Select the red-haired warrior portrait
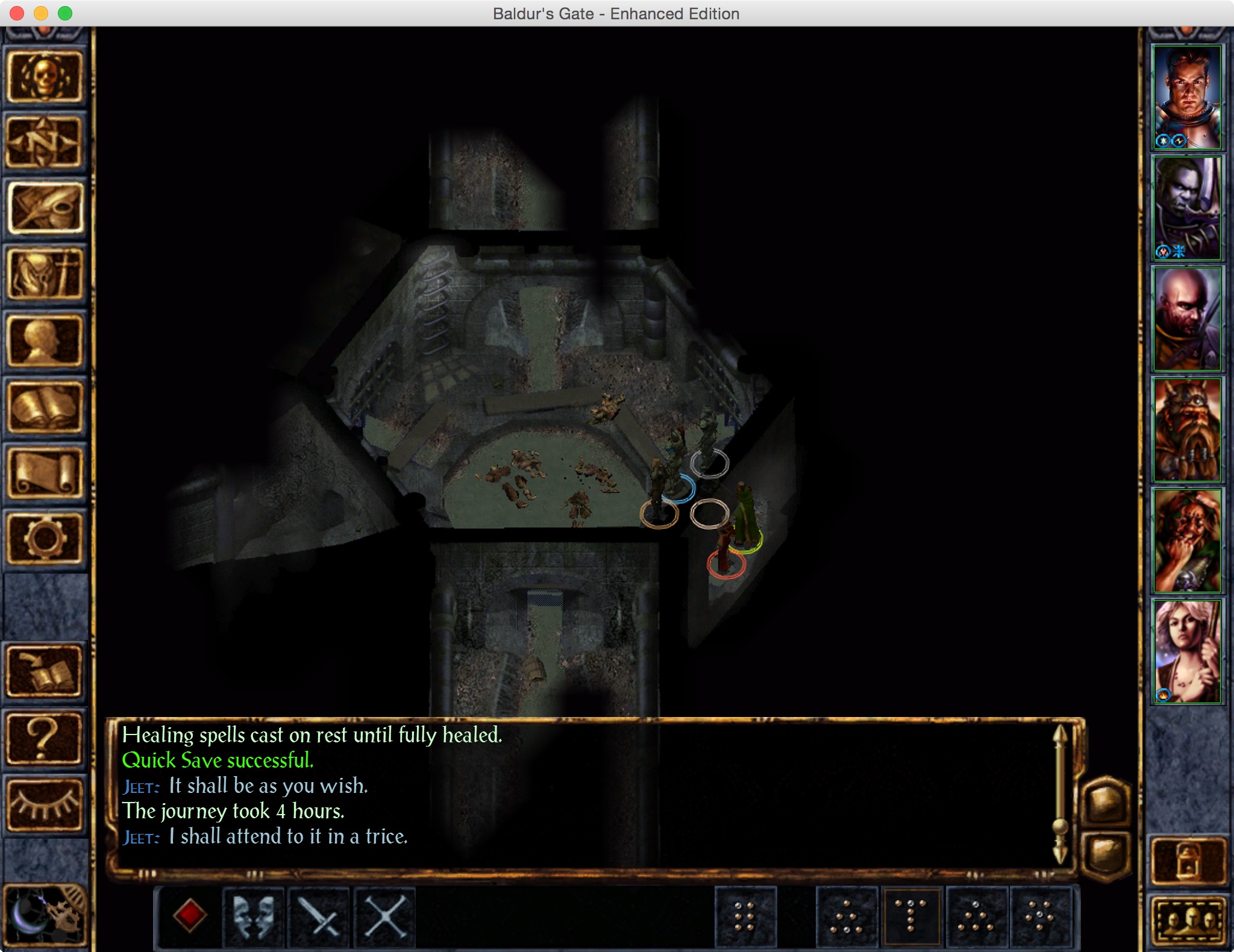Screen dimensions: 1234x952 click(x=1186, y=98)
